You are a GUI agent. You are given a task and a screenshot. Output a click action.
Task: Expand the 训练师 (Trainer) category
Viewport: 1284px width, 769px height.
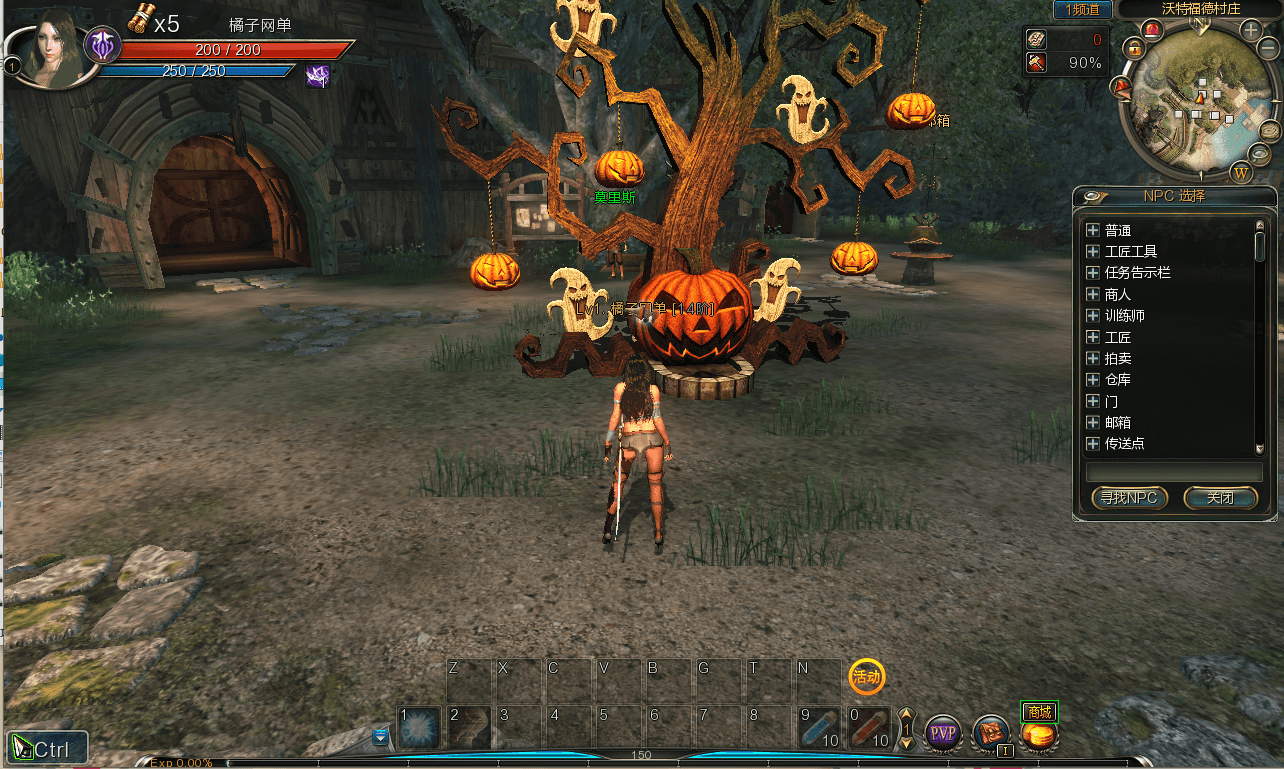pos(1093,316)
